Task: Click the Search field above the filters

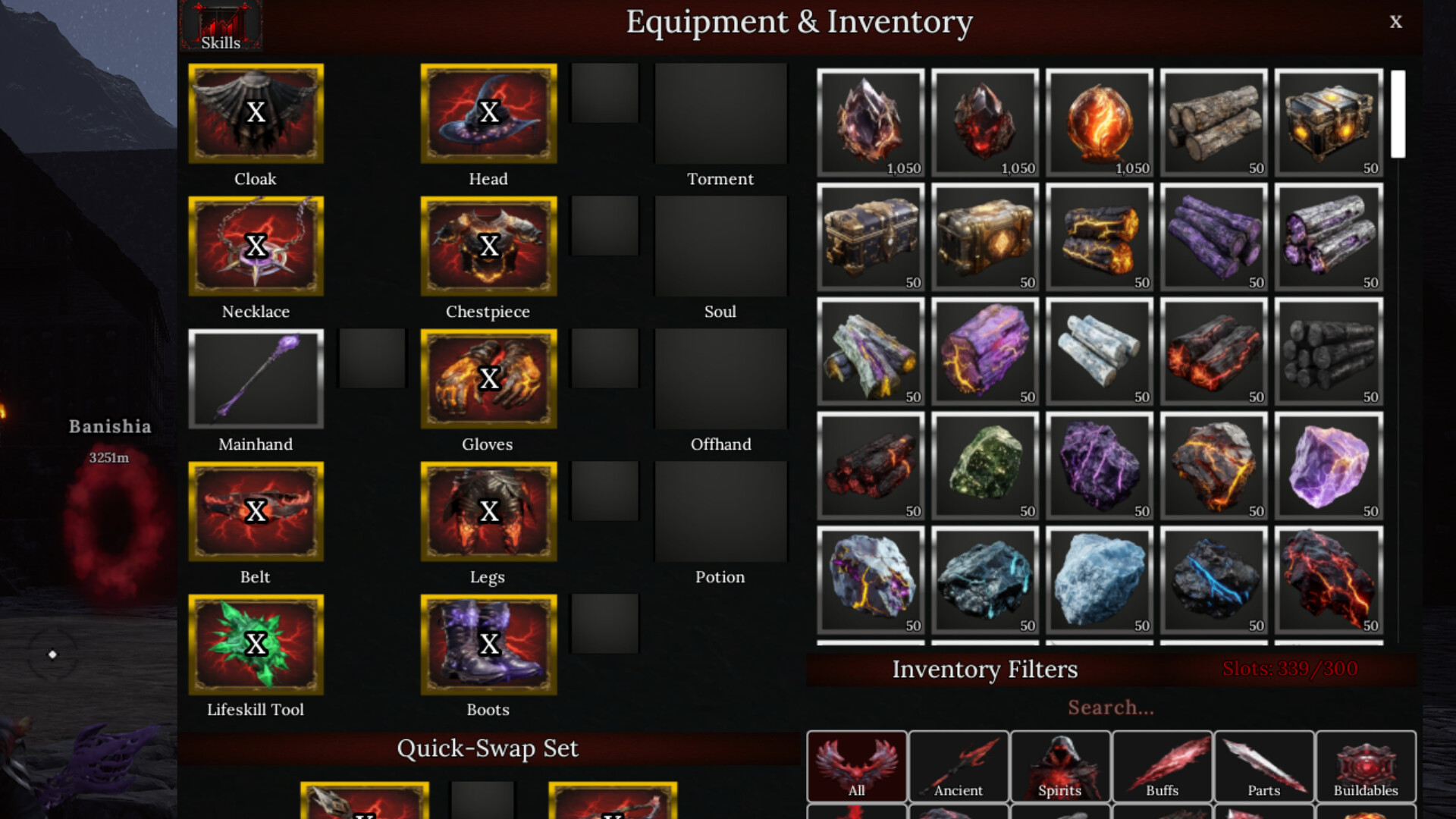Action: pos(1110,708)
